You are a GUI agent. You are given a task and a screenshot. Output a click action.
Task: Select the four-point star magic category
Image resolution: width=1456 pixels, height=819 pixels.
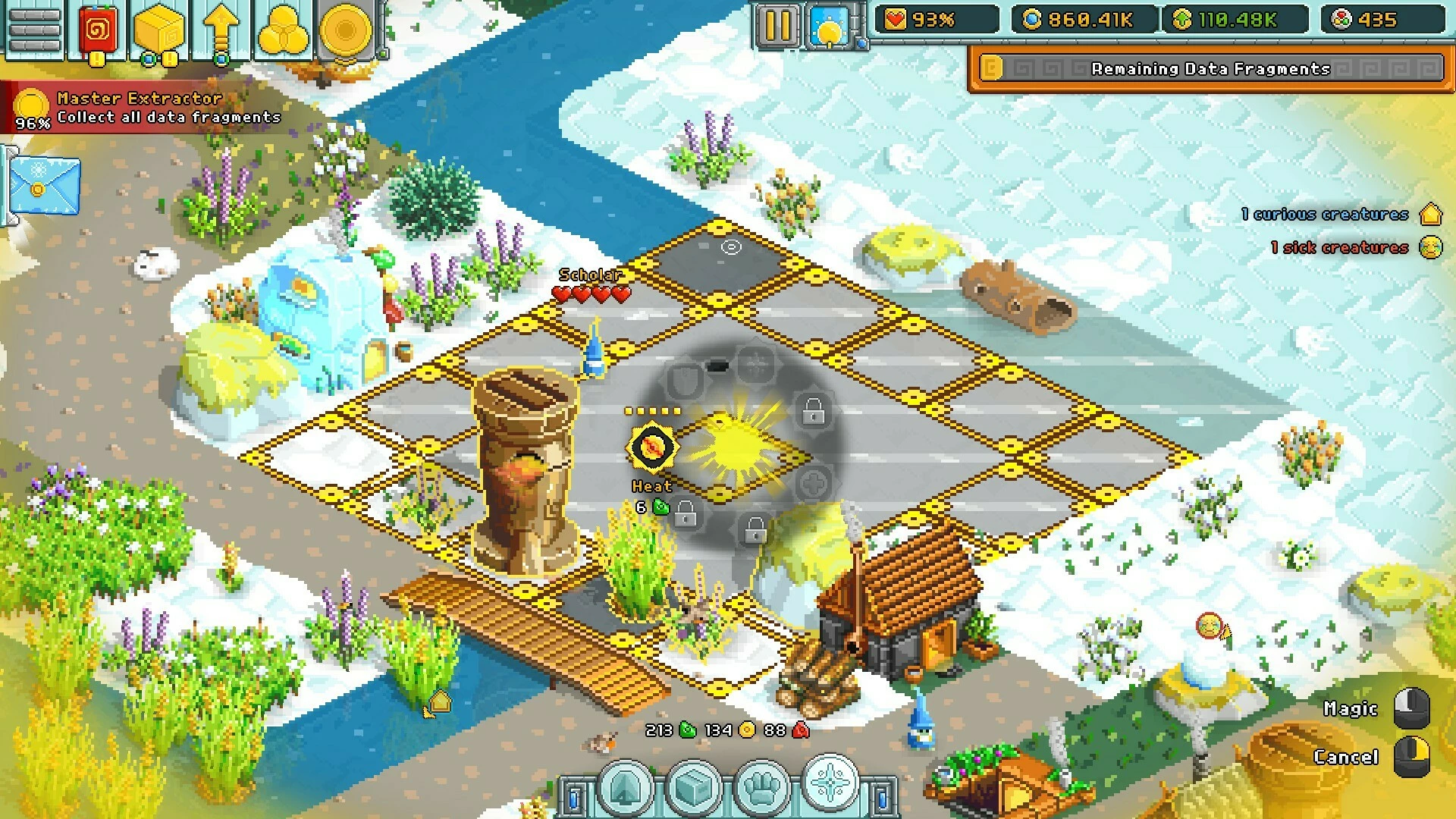point(830,783)
